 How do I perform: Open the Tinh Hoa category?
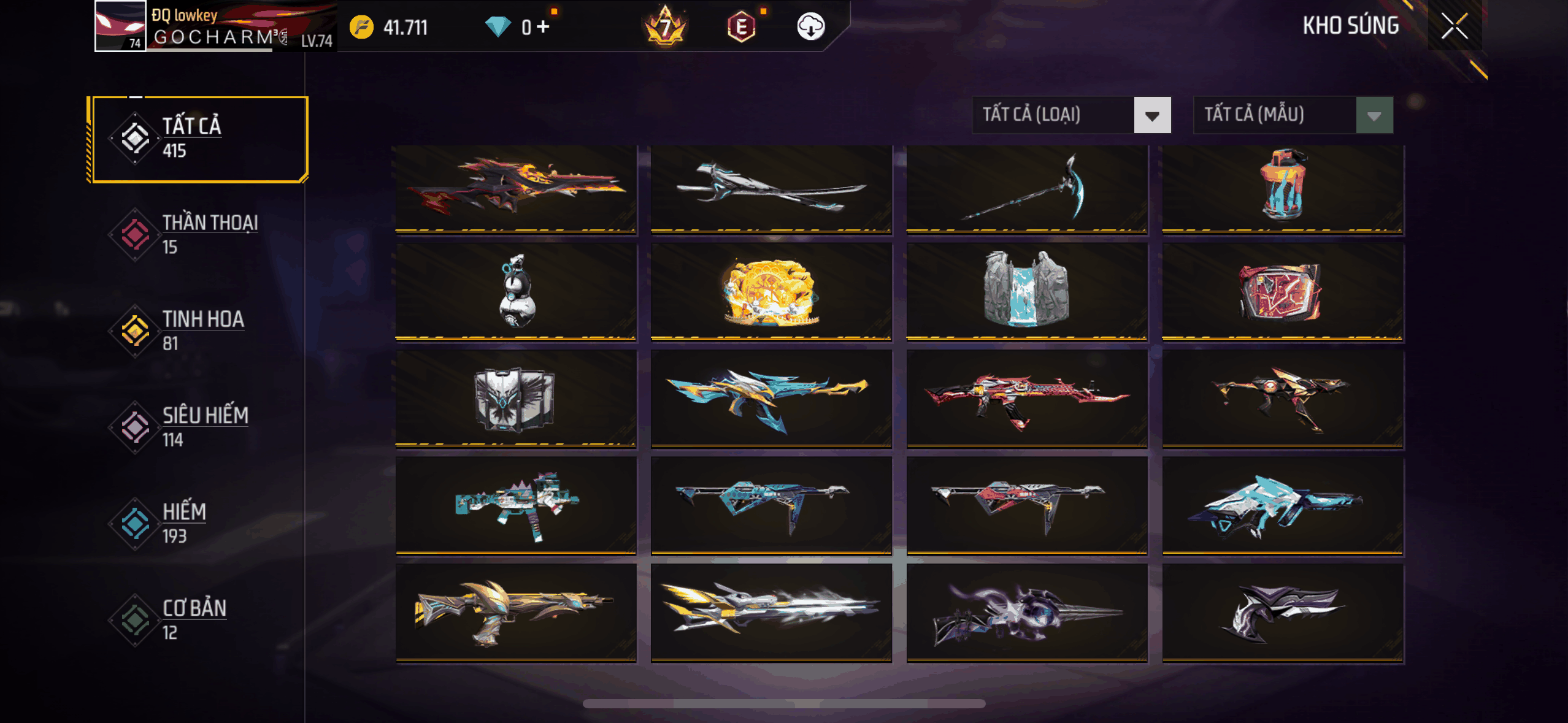[x=199, y=331]
